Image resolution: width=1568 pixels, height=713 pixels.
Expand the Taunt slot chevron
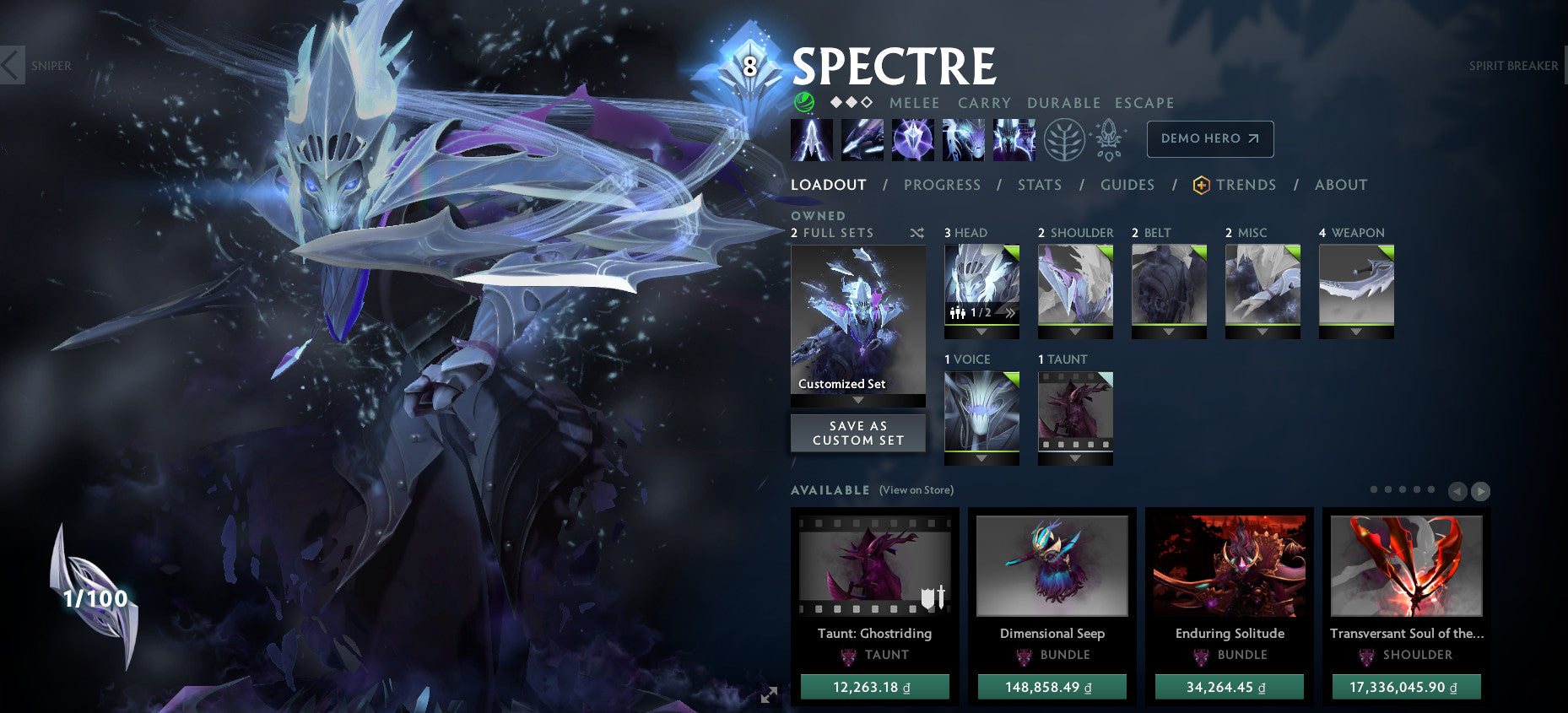[x=1075, y=457]
